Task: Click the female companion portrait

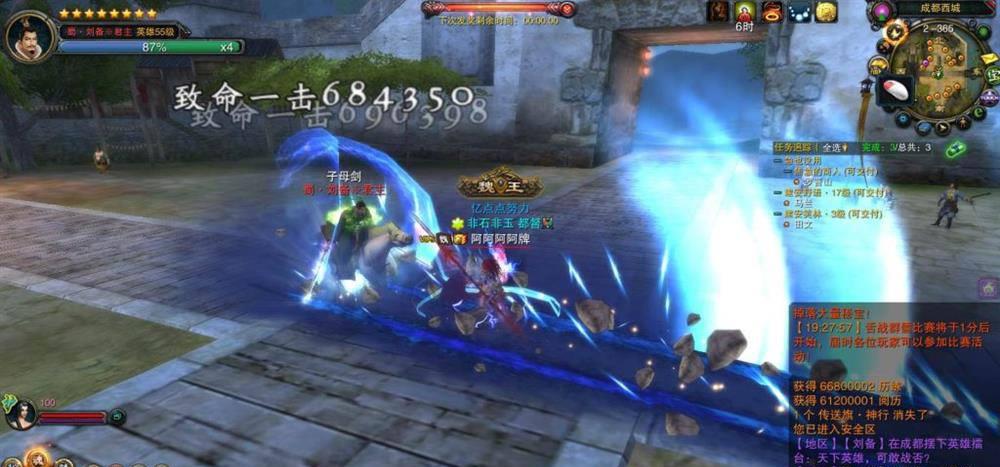Action: tap(20, 412)
